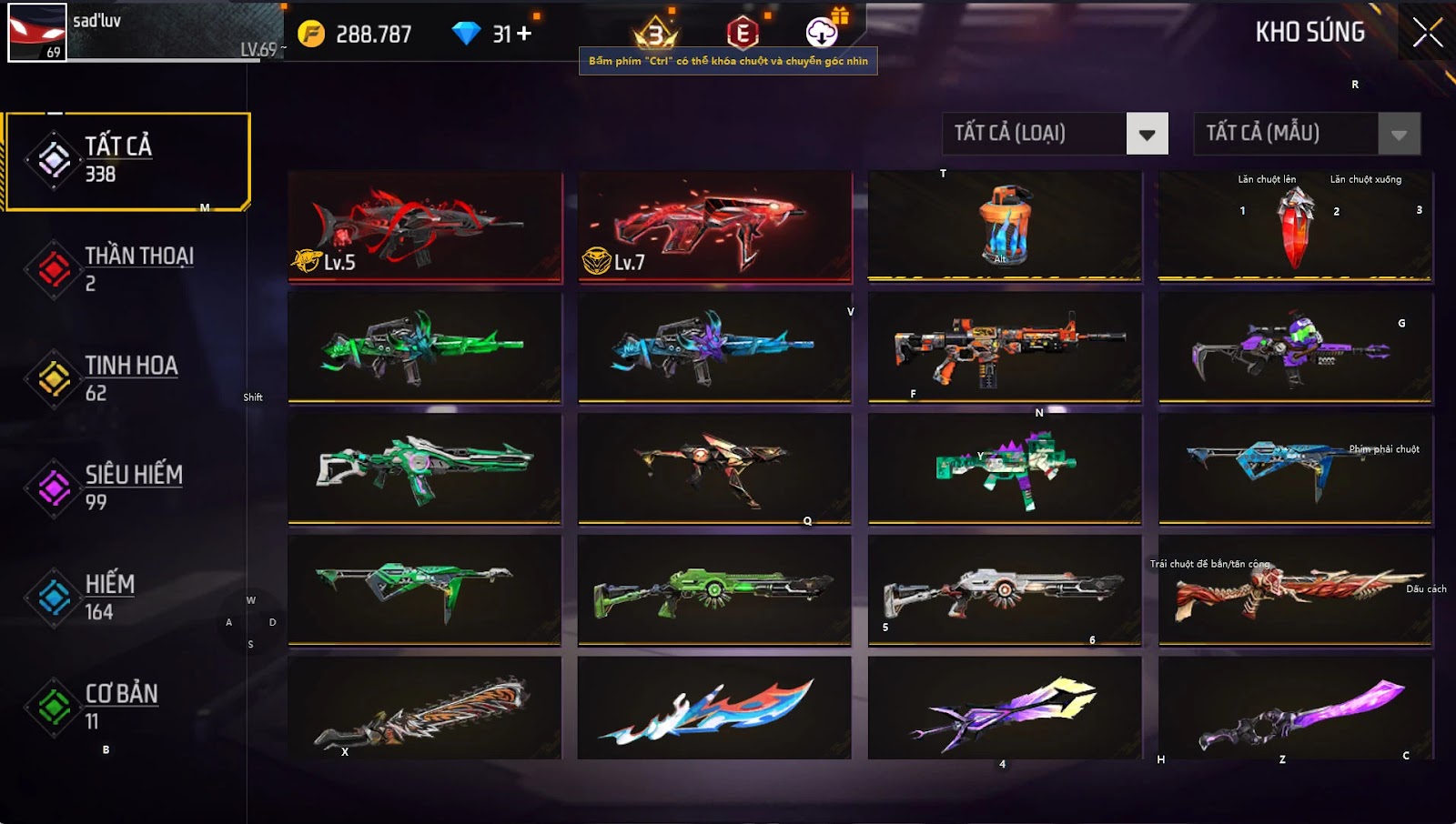Select the gold TINH HOA rarity icon
This screenshot has width=1456, height=824.
53,377
